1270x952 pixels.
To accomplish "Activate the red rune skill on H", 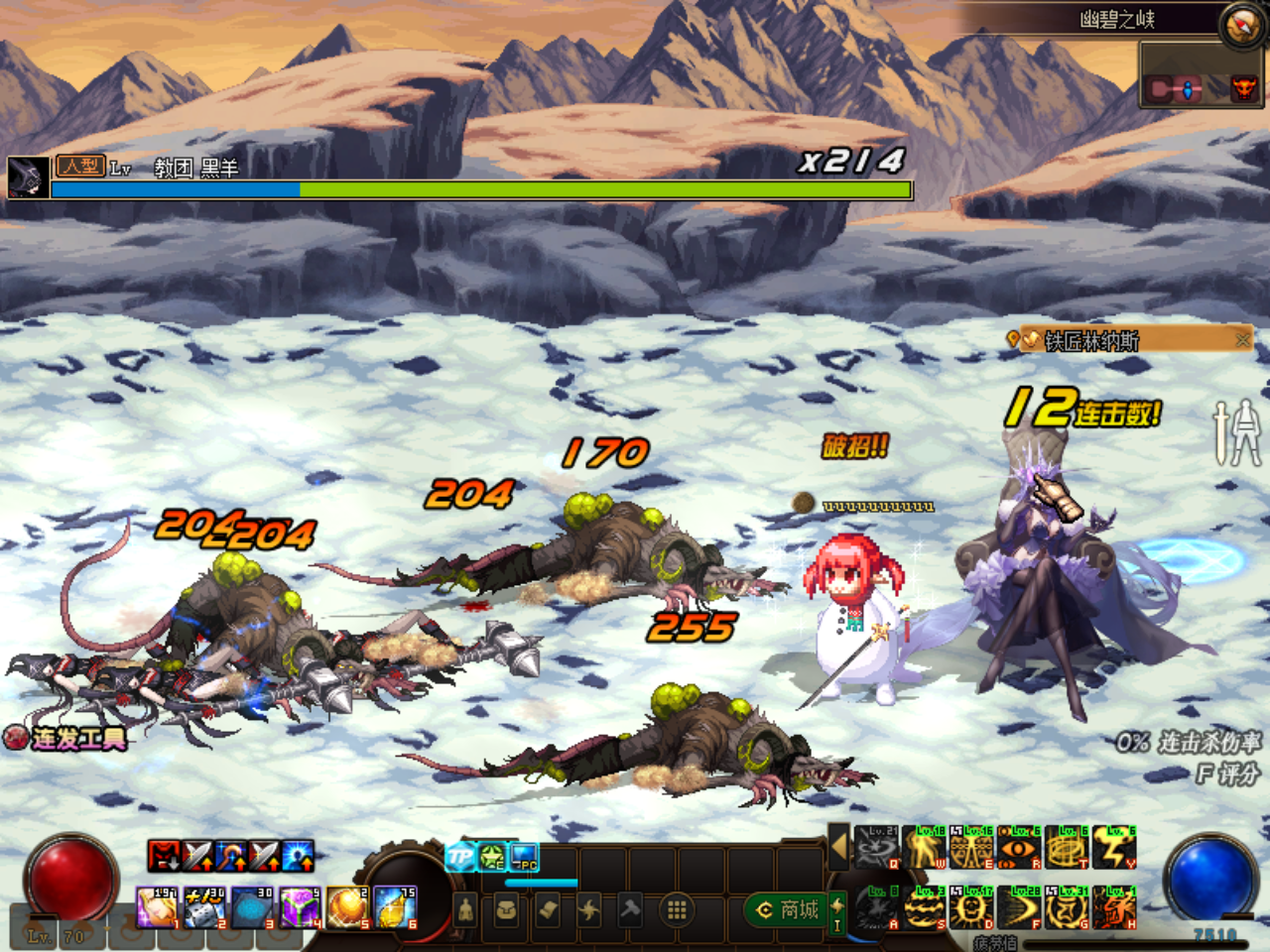I will (x=1114, y=907).
